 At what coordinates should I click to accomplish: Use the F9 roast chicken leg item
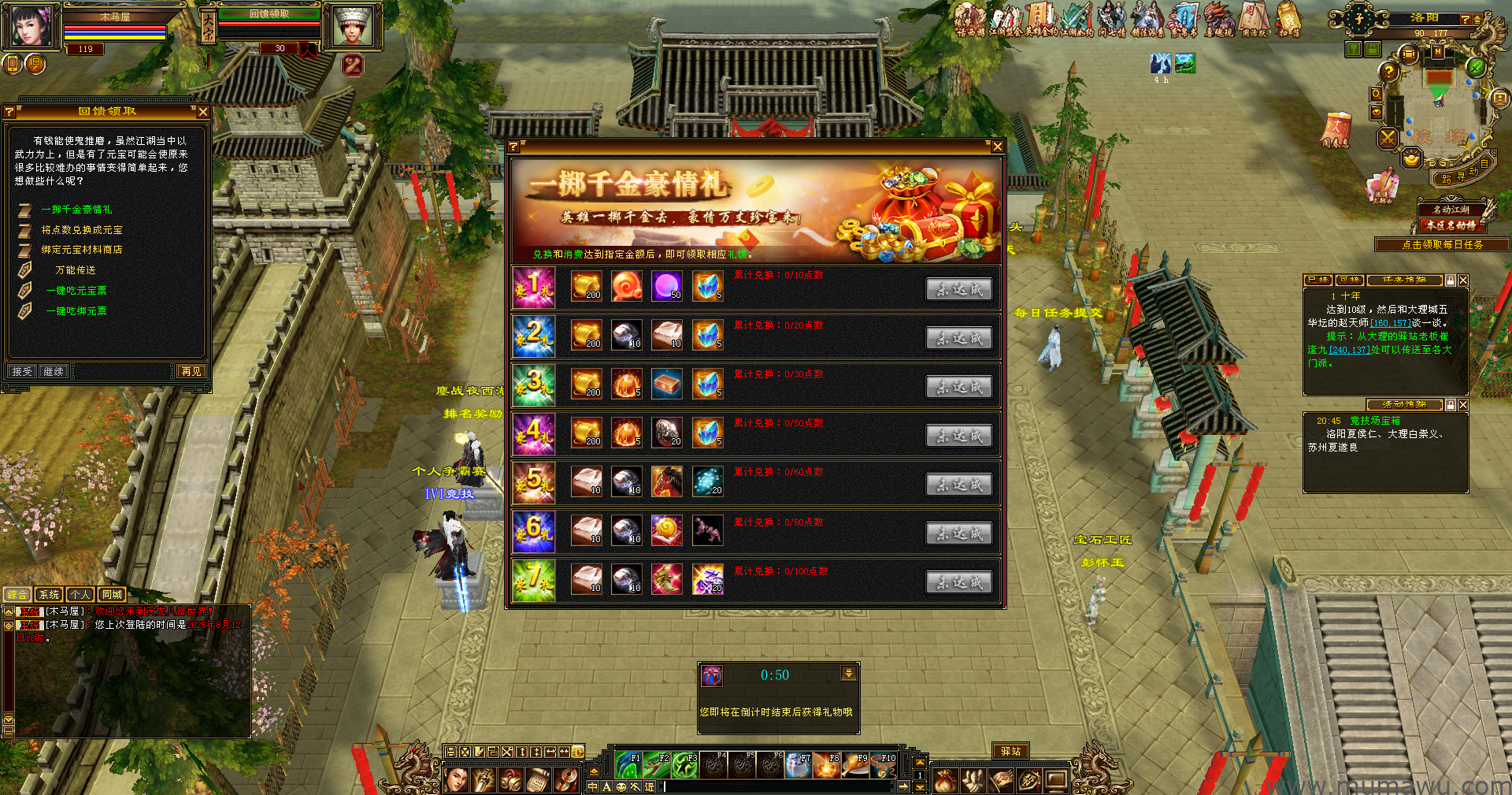tap(855, 765)
